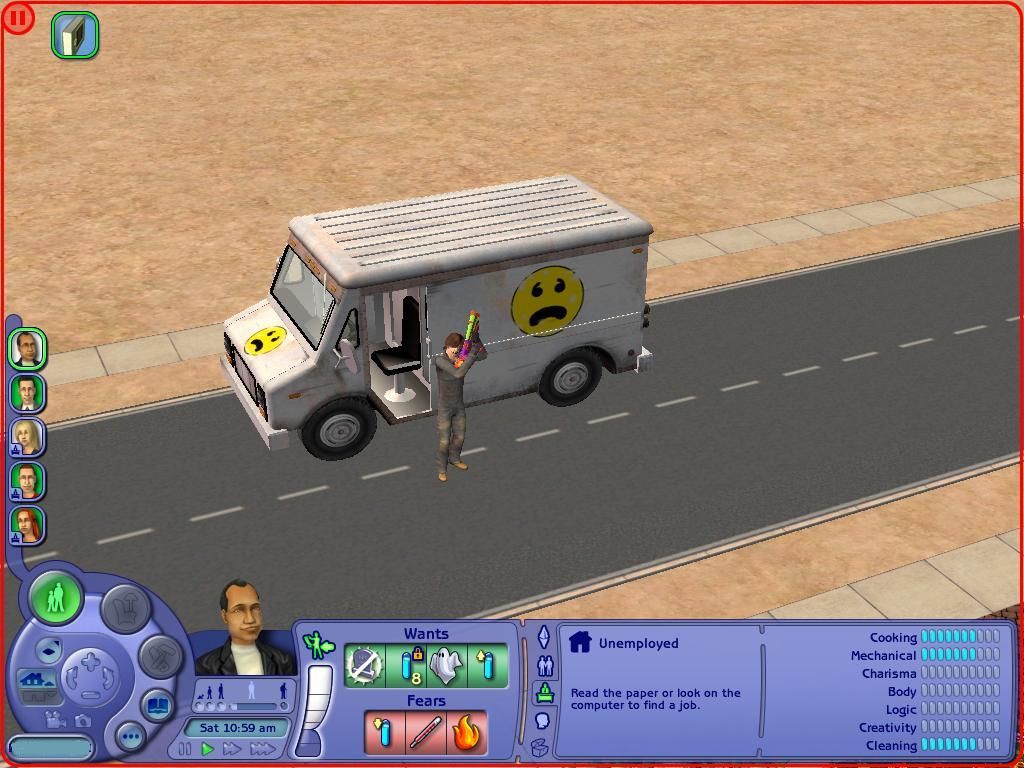Set game speed to double fast-forward

click(x=232, y=749)
